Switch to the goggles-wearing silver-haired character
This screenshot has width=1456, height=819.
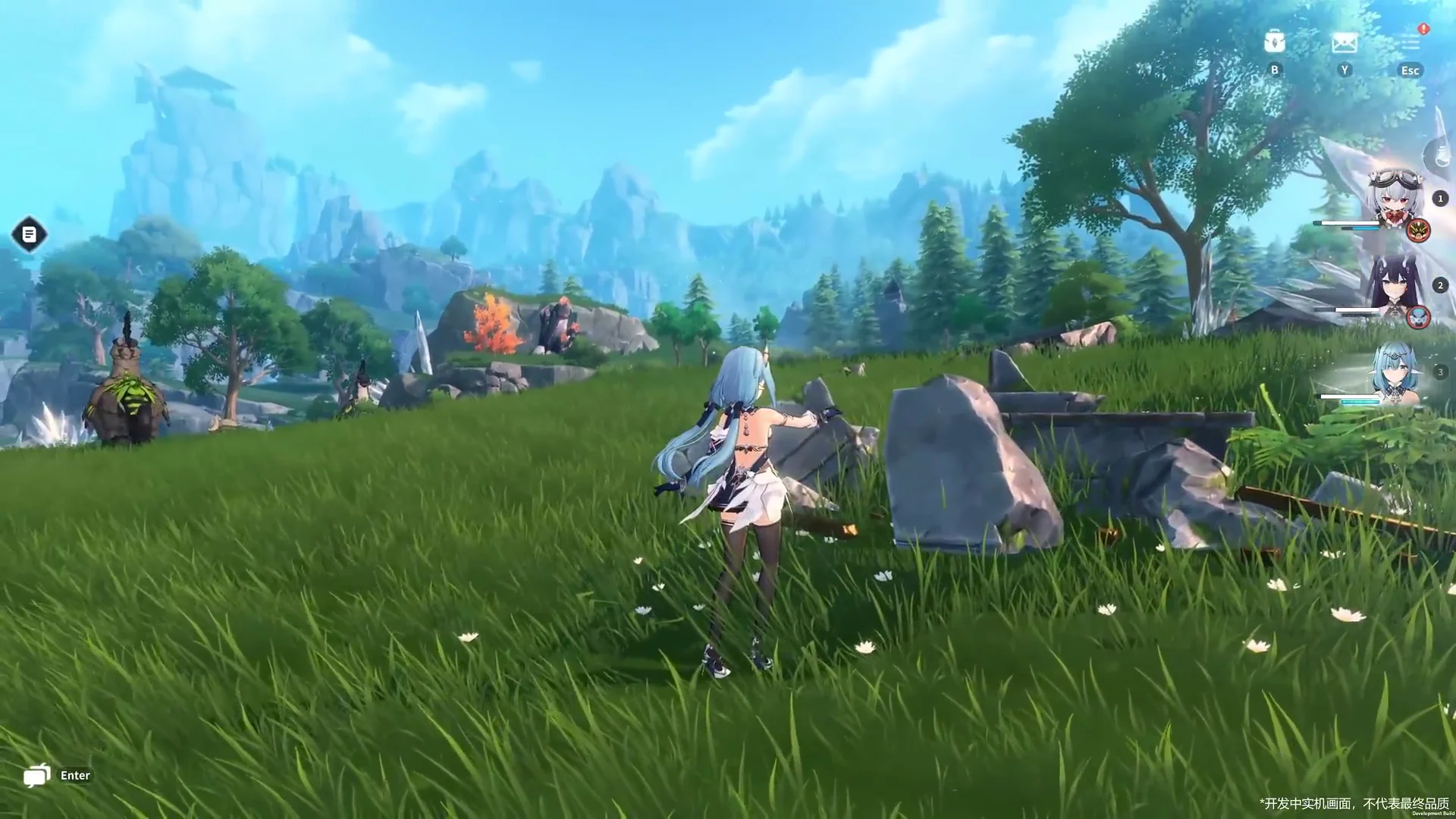coord(1394,196)
